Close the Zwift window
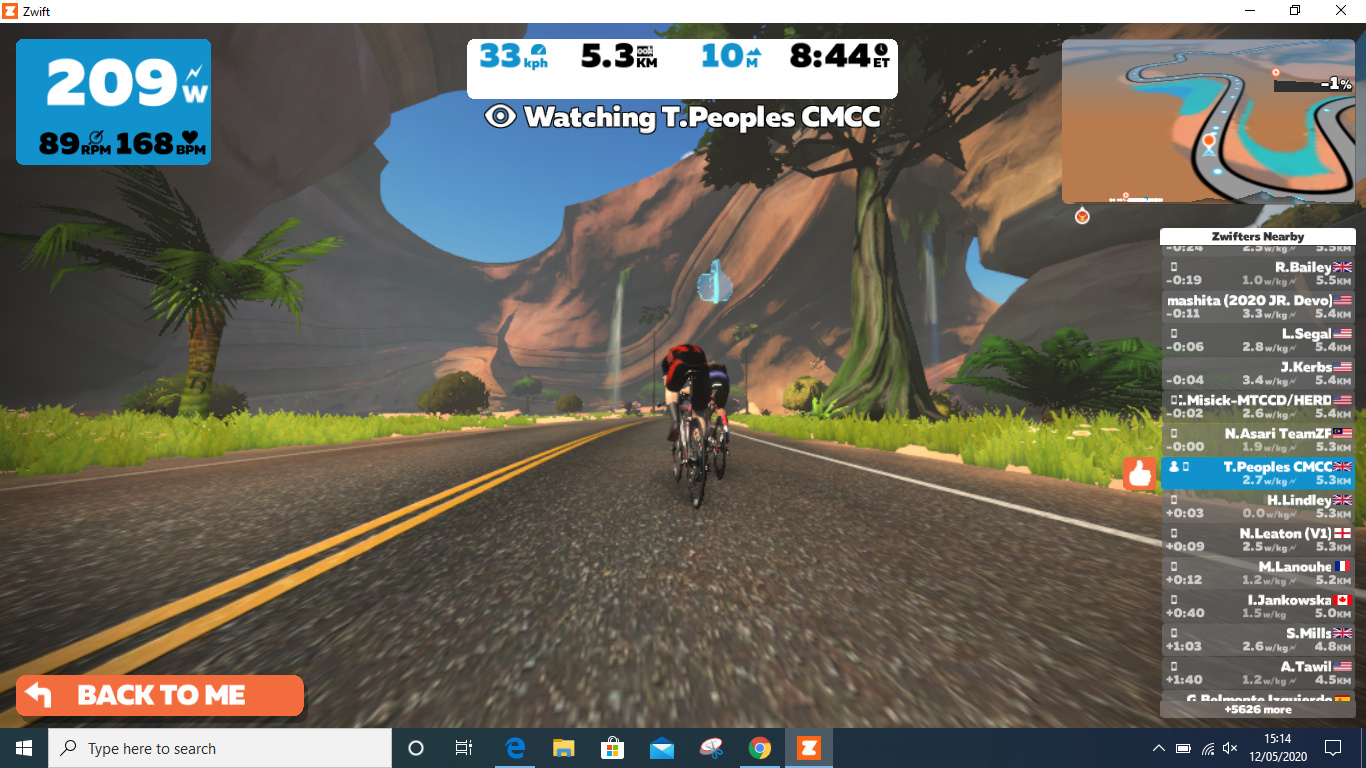The width and height of the screenshot is (1366, 768). coord(1341,10)
